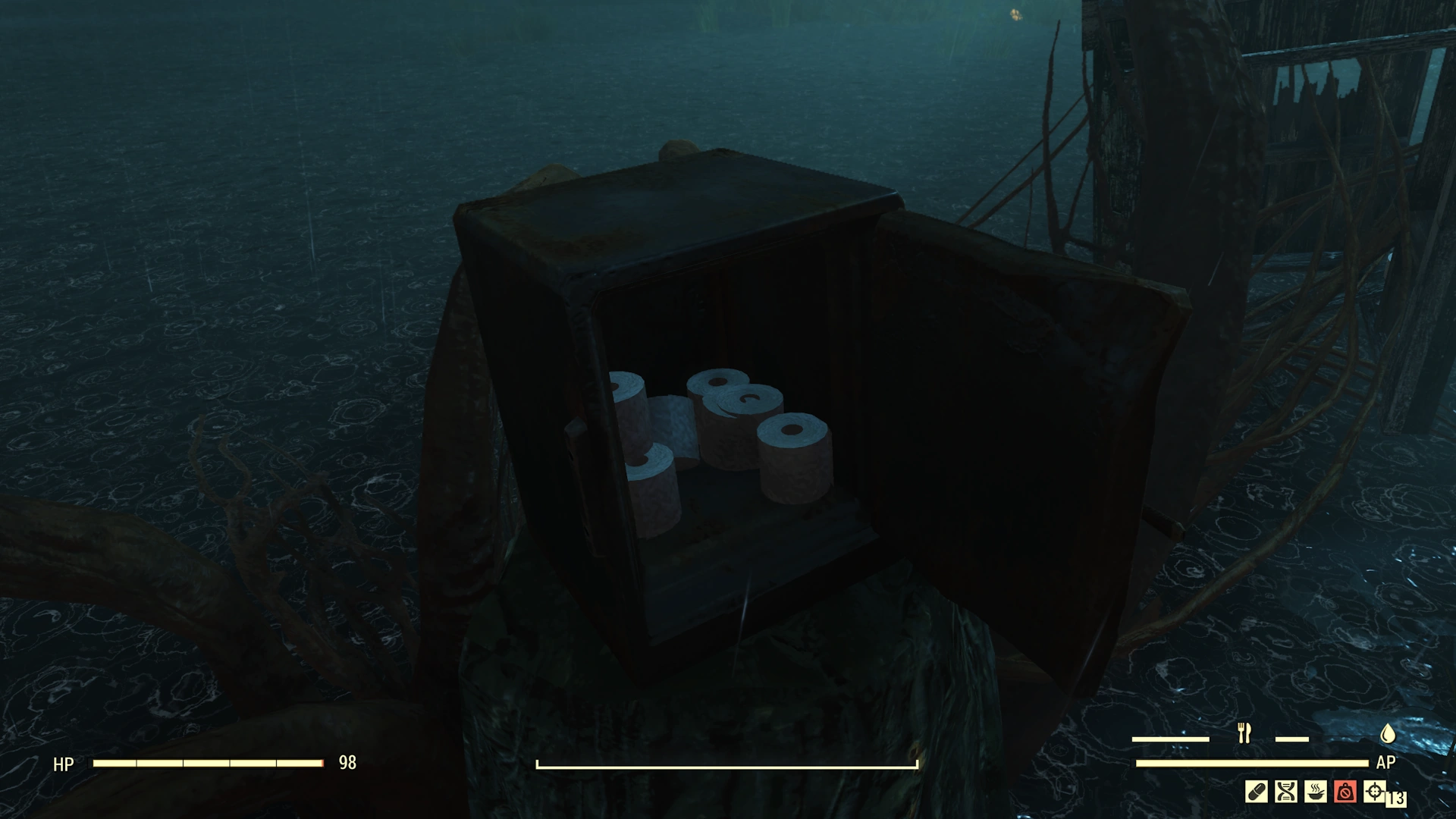Check the steaming bowl food buff icon

tap(1315, 792)
